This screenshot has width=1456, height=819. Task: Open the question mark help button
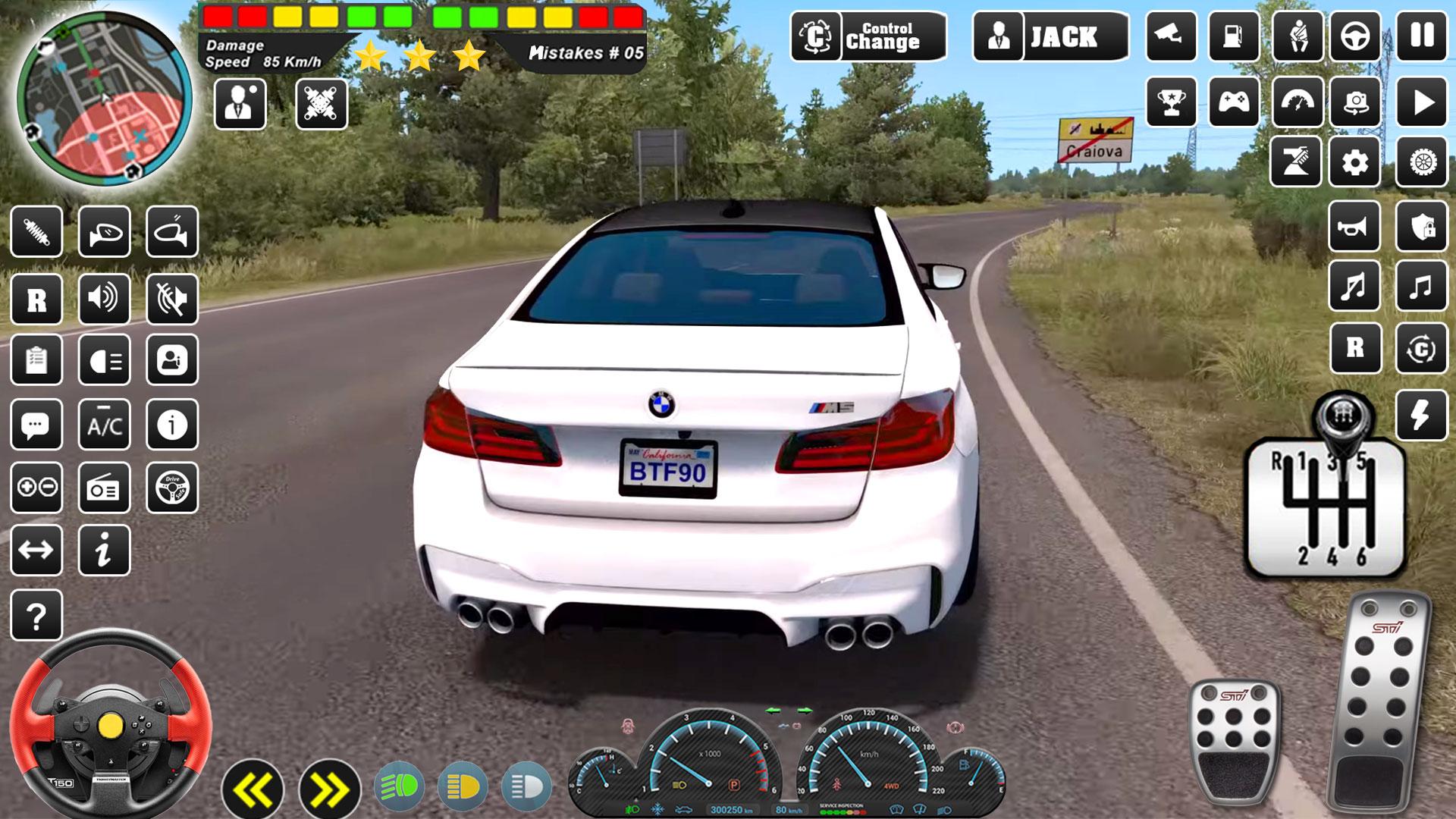click(36, 616)
